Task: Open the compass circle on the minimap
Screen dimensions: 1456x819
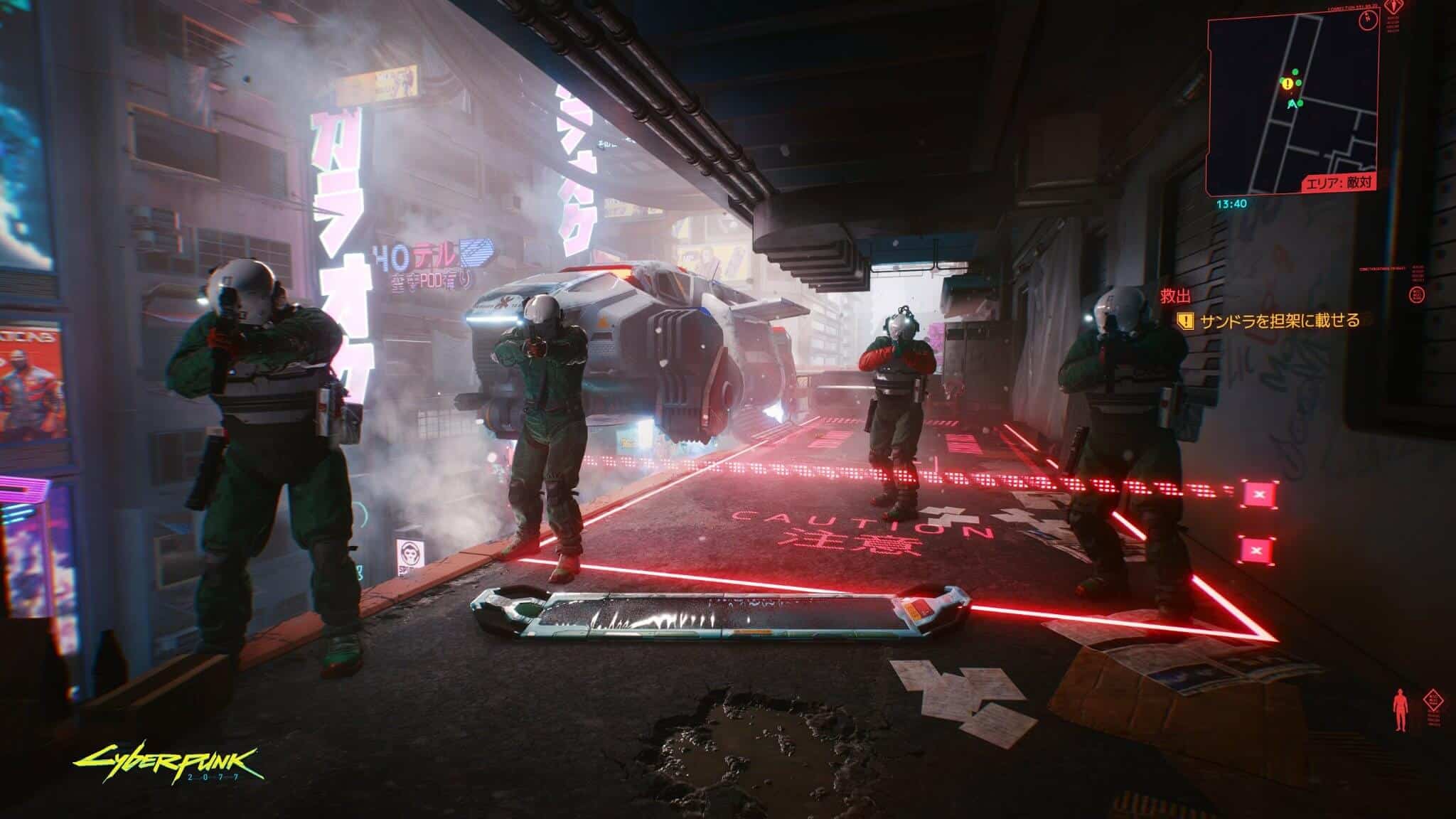Action: pyautogui.click(x=1369, y=21)
